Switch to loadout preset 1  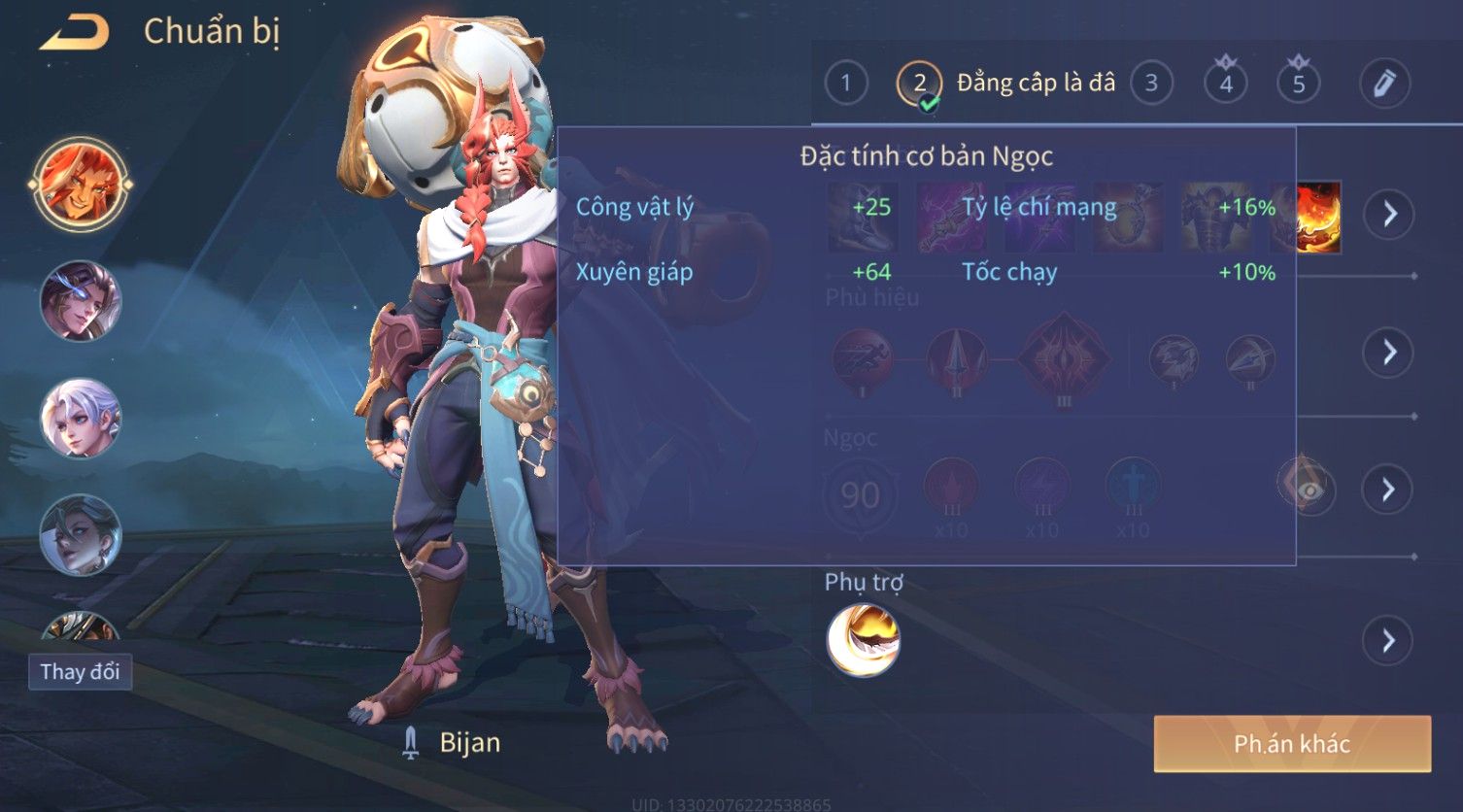point(845,84)
